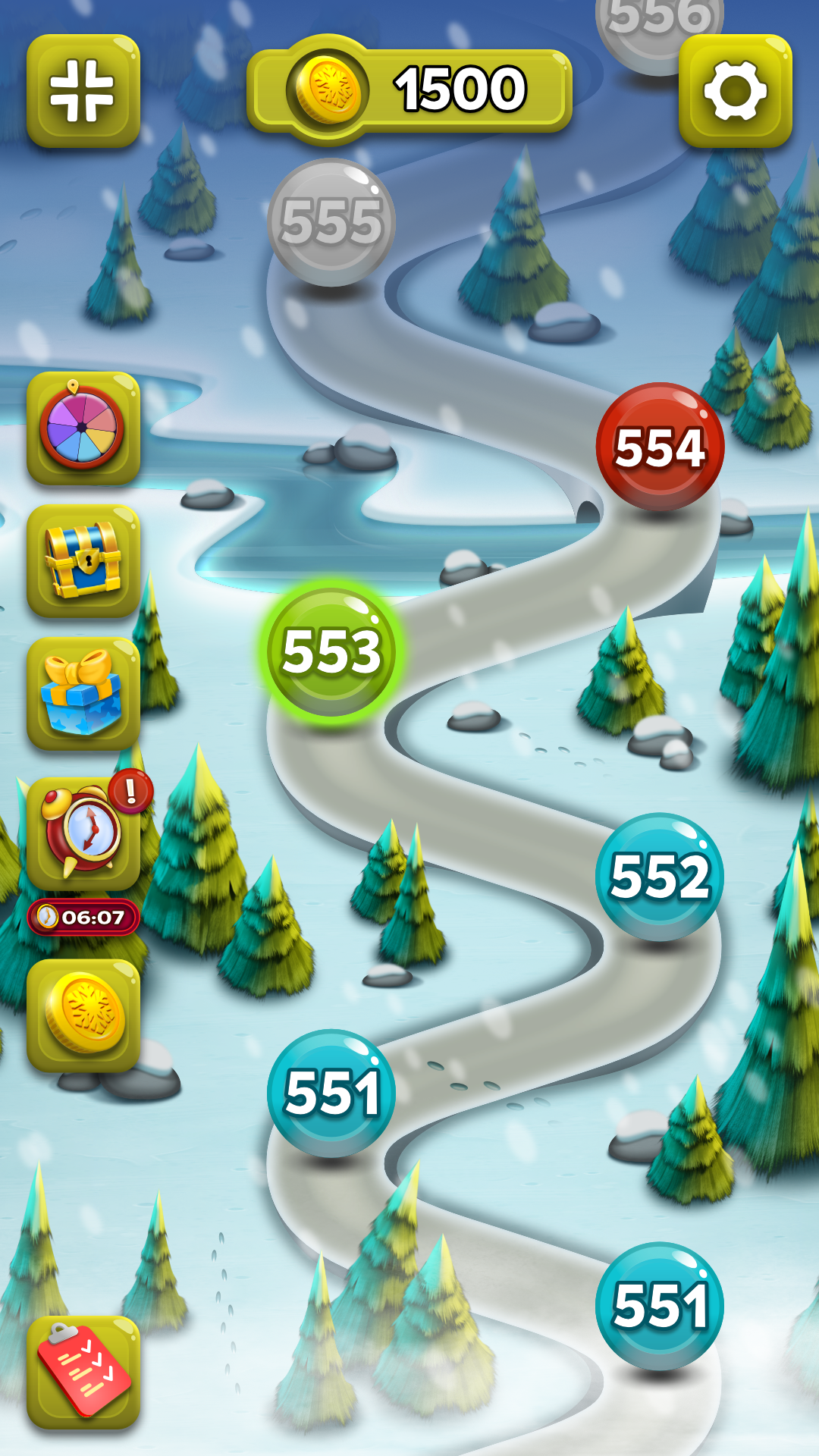Viewport: 819px width, 1456px height.
Task: Open the gold coin shop button
Action: click(x=83, y=1015)
